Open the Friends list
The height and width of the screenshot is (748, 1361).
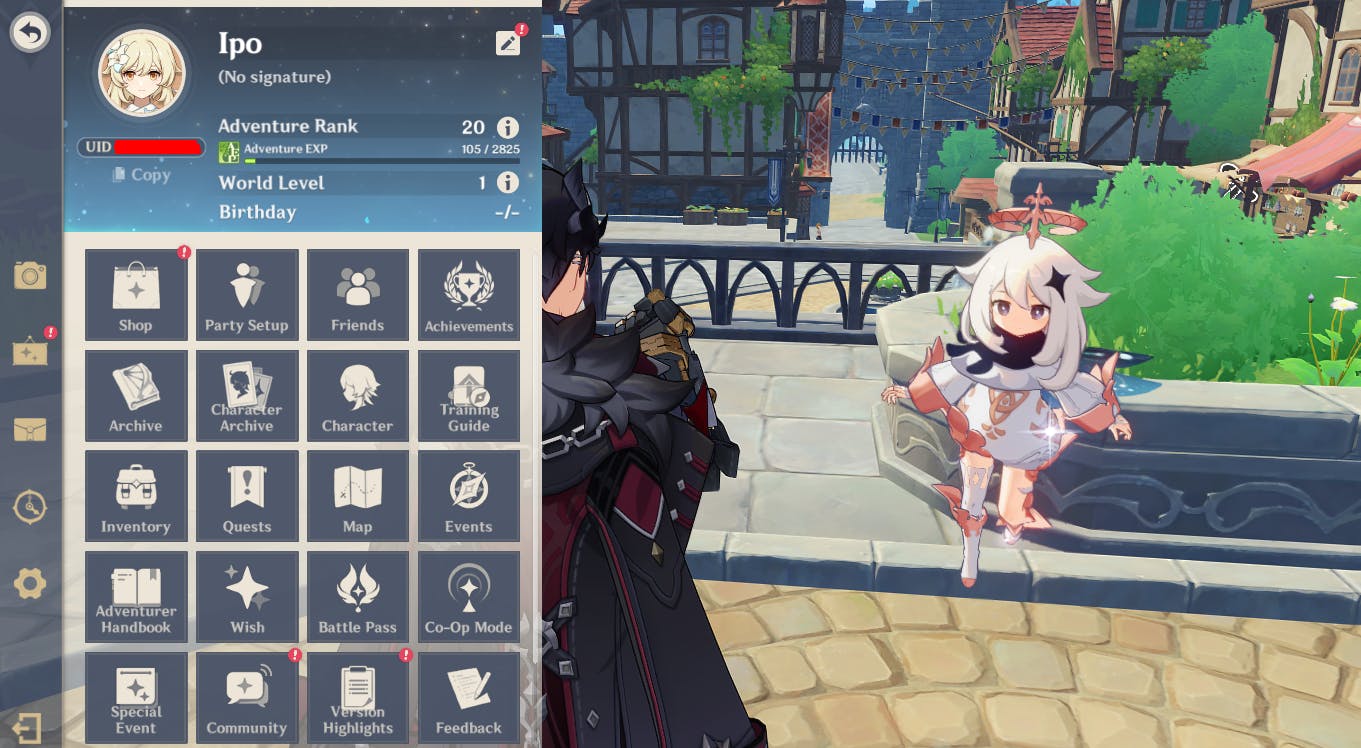click(358, 295)
